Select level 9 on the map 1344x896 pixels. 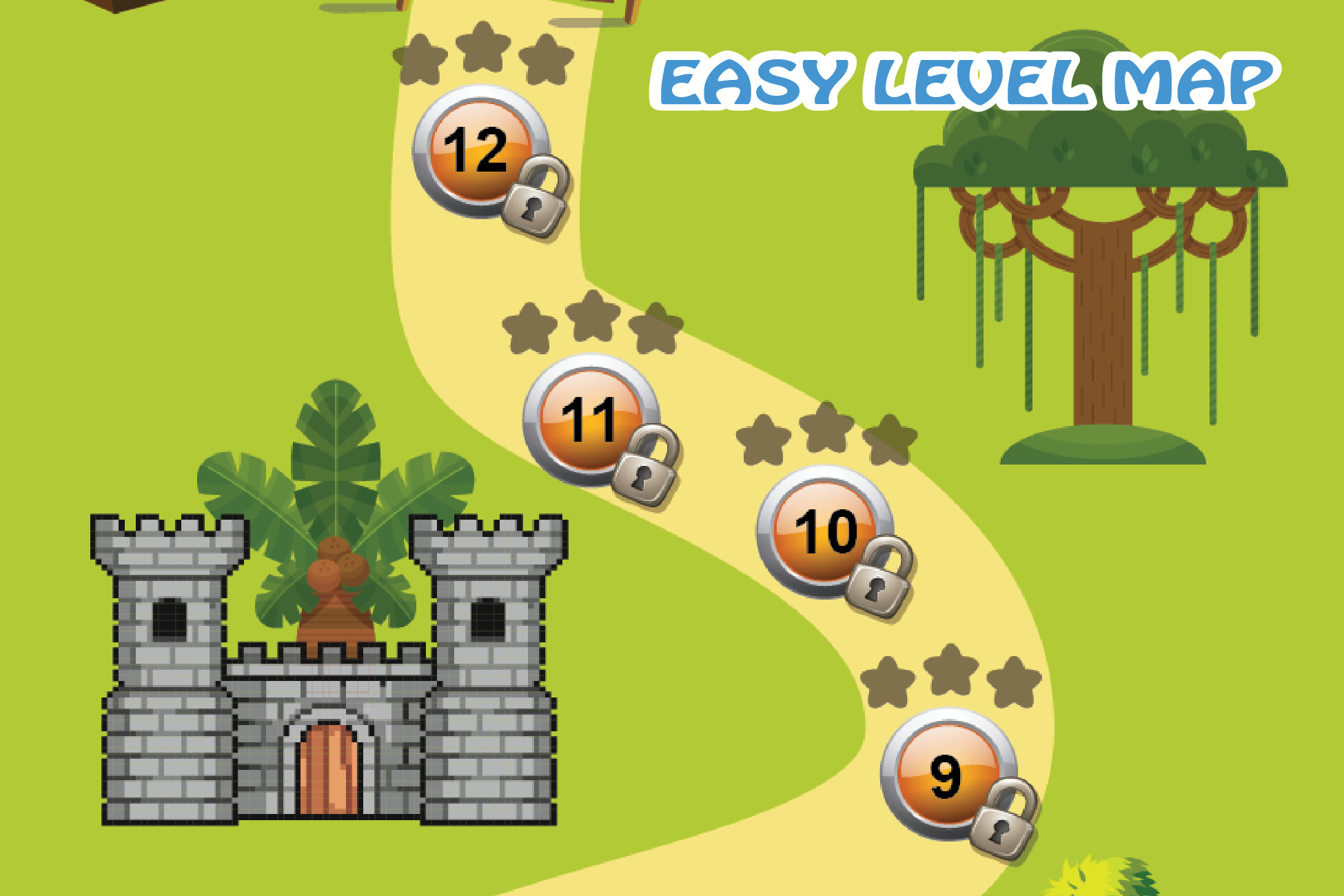pyautogui.click(x=948, y=775)
